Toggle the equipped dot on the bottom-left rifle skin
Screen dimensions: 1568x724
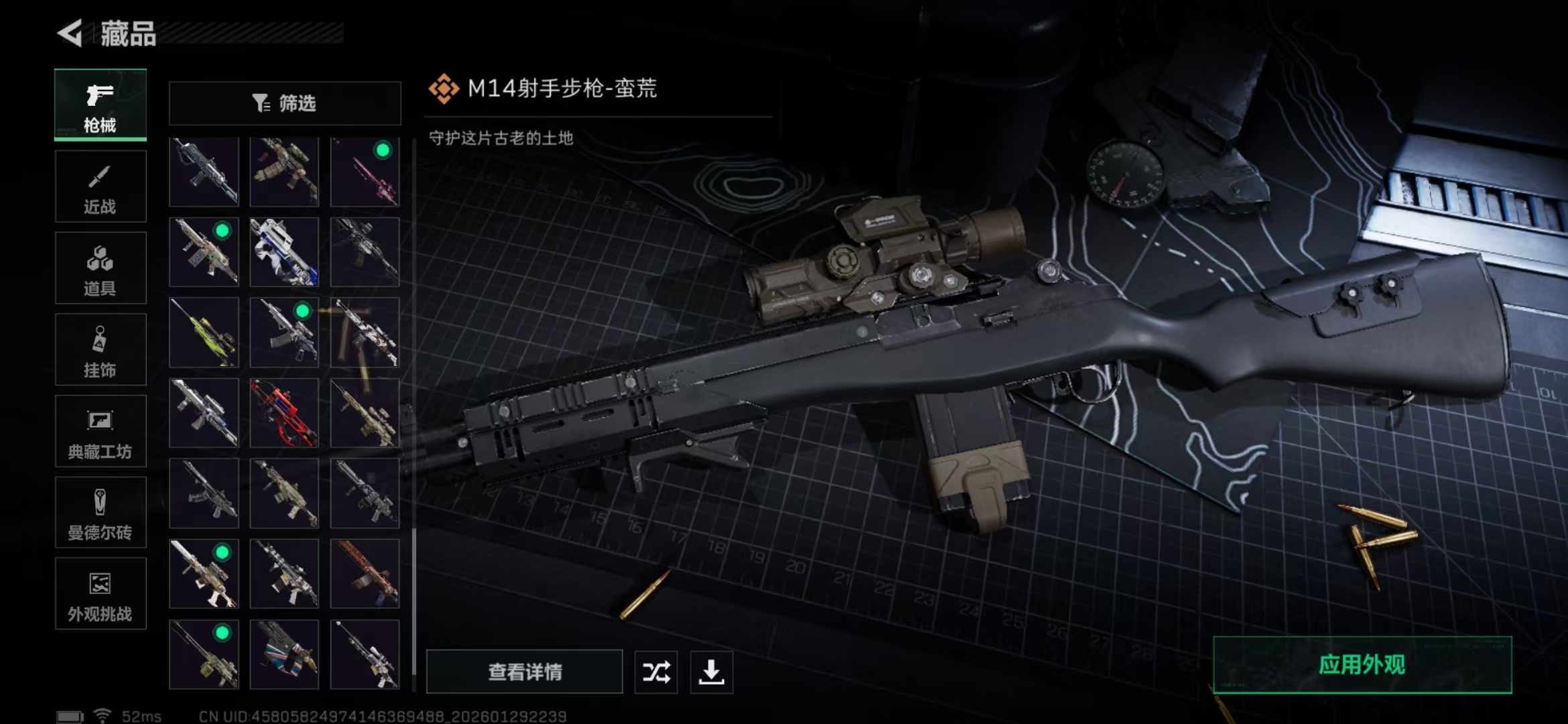(x=221, y=633)
